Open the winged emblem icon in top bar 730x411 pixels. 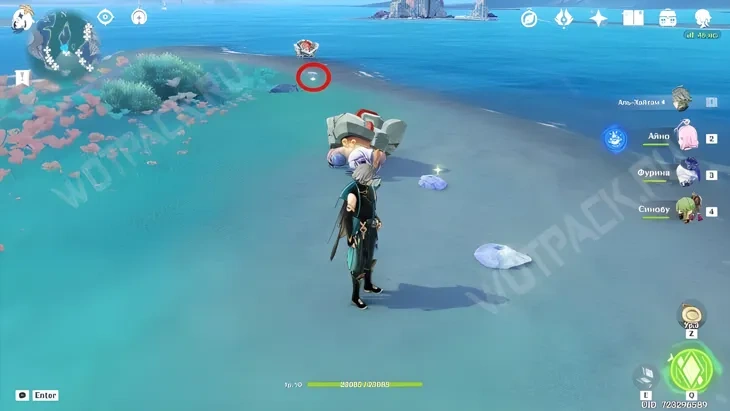[564, 18]
